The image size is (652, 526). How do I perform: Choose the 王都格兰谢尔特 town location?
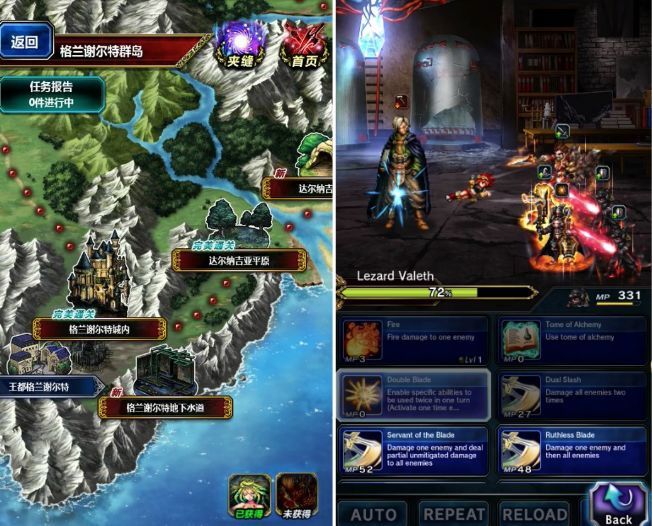tap(50, 386)
